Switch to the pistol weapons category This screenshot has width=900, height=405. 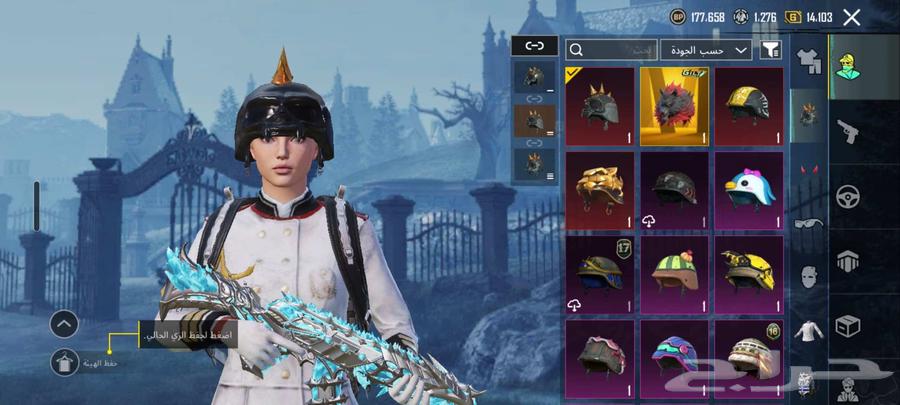[x=849, y=128]
